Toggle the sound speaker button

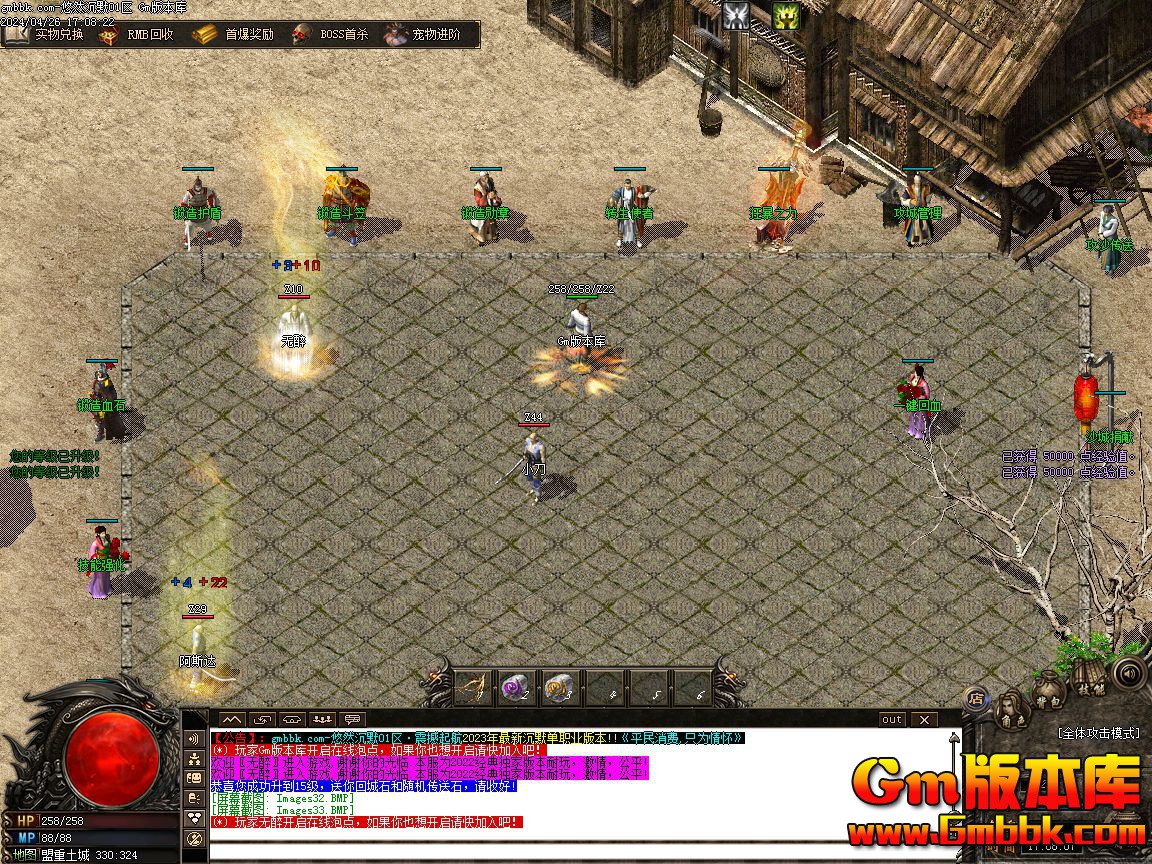point(1129,673)
